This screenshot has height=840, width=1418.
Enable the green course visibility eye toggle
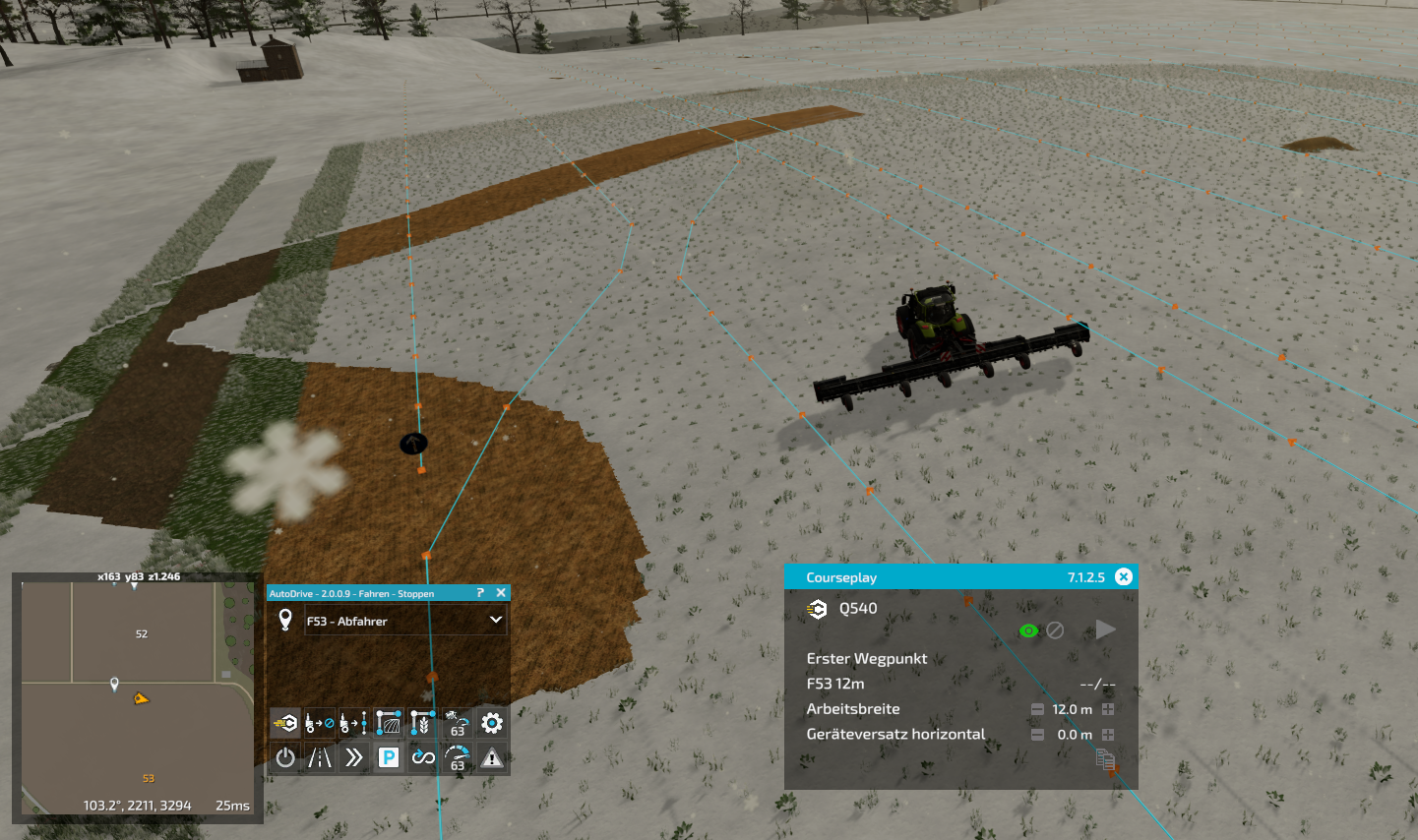(x=1029, y=630)
